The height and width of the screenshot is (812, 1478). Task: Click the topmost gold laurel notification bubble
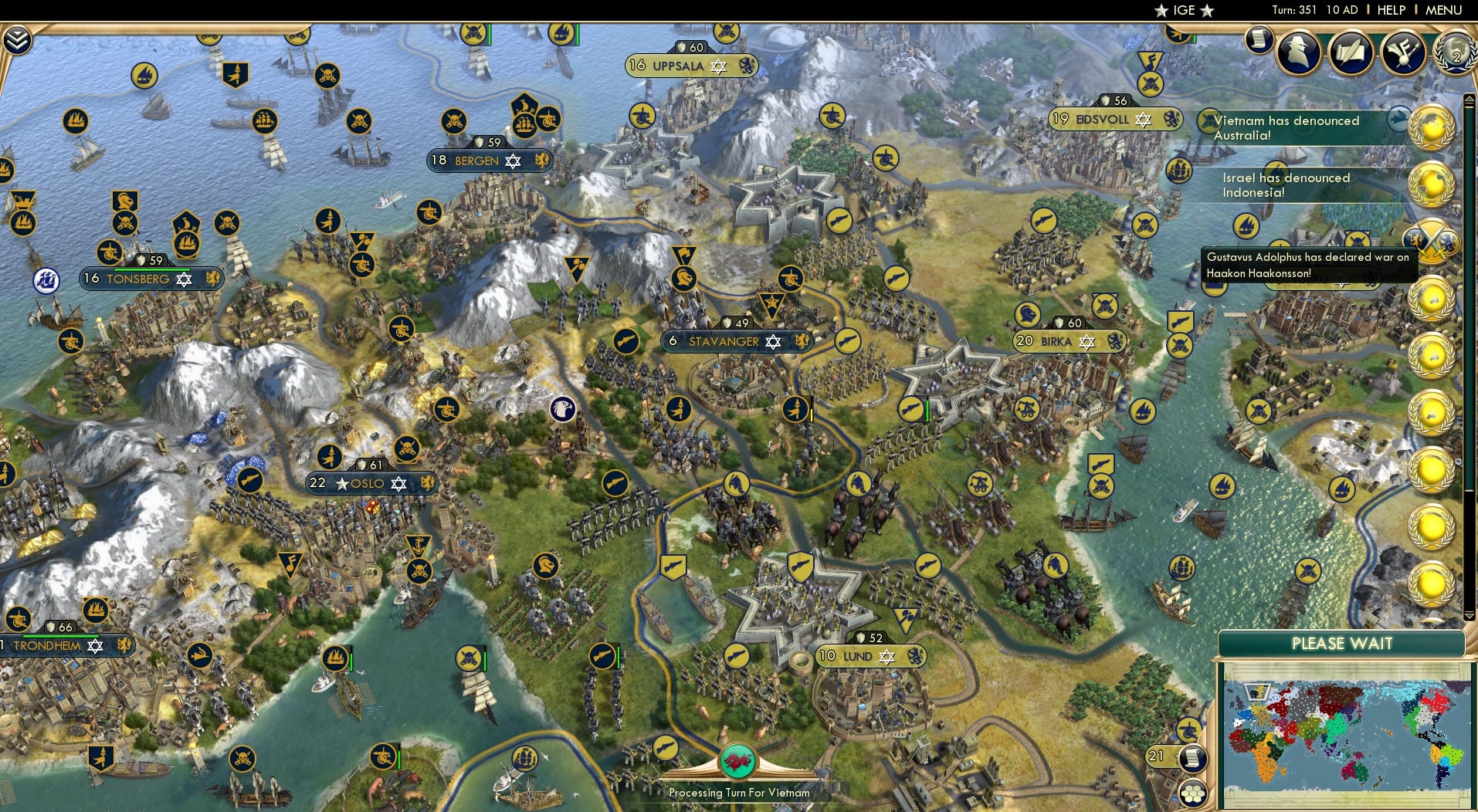click(x=1432, y=123)
